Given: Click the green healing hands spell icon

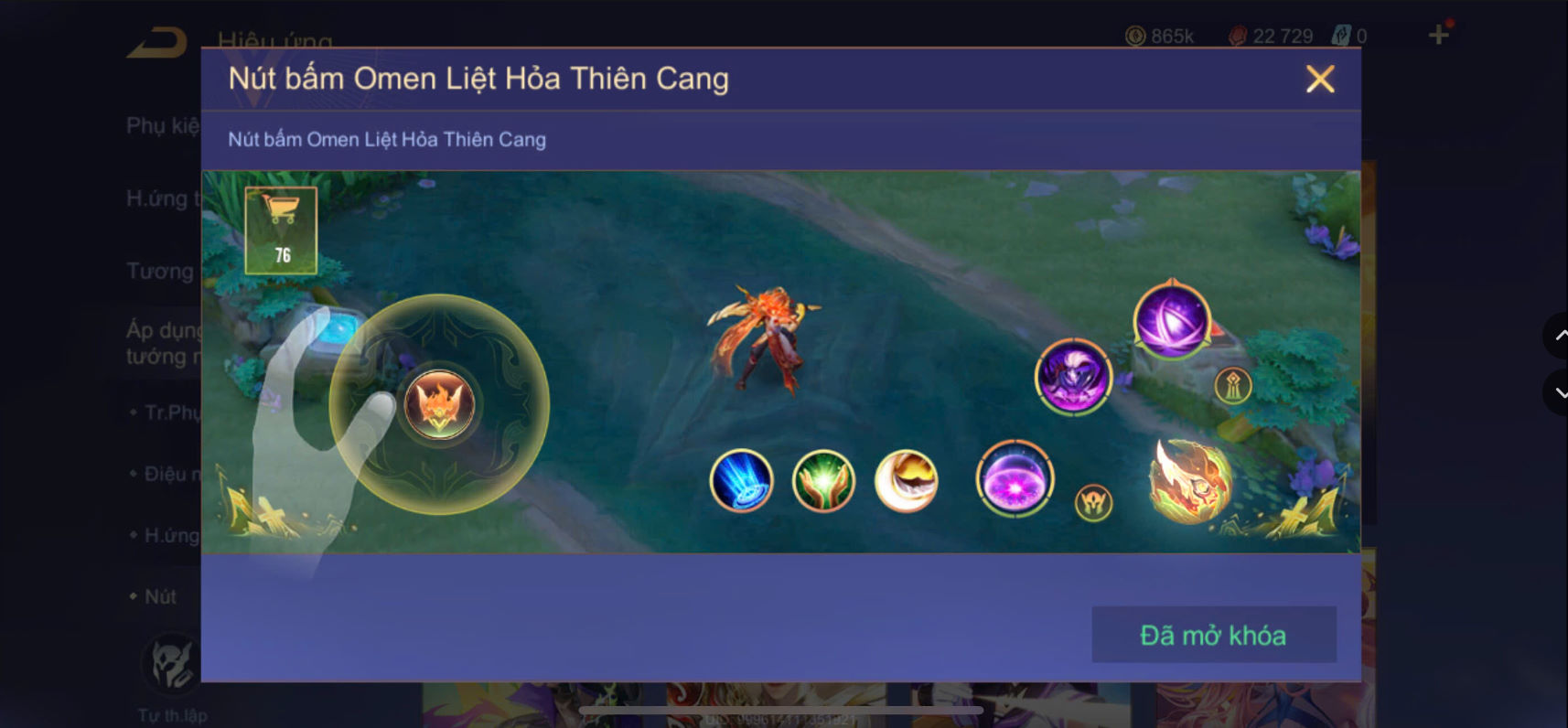Looking at the screenshot, I should pos(823,478).
